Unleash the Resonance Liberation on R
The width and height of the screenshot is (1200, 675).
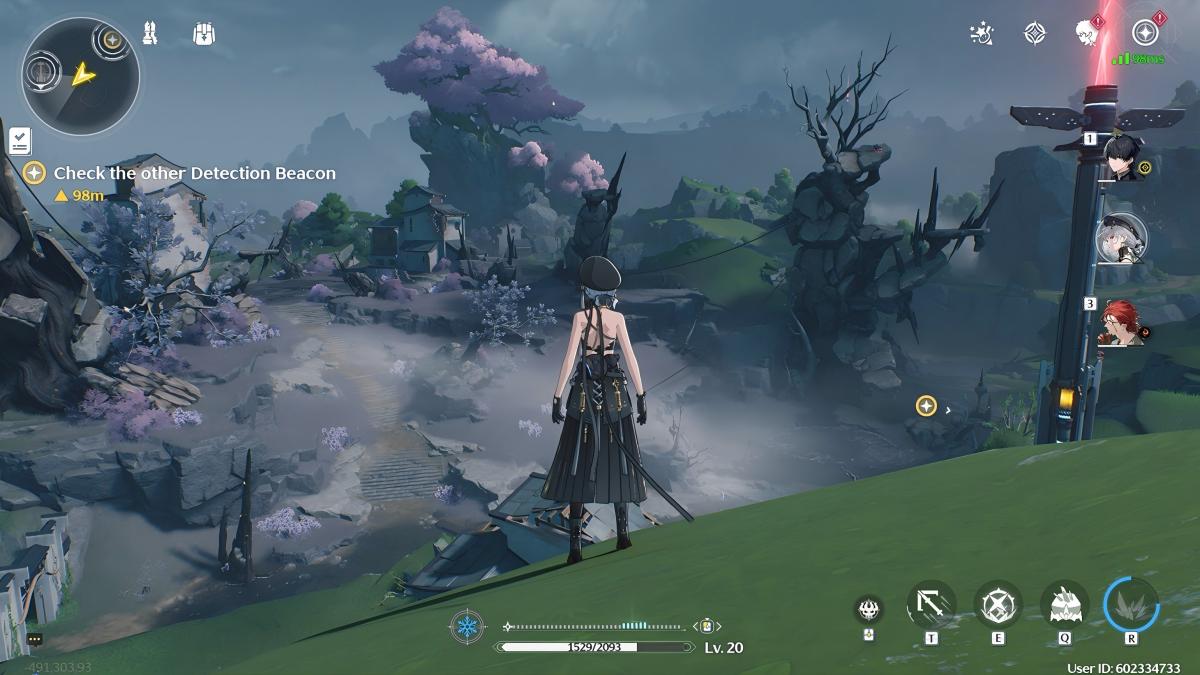coord(1131,605)
